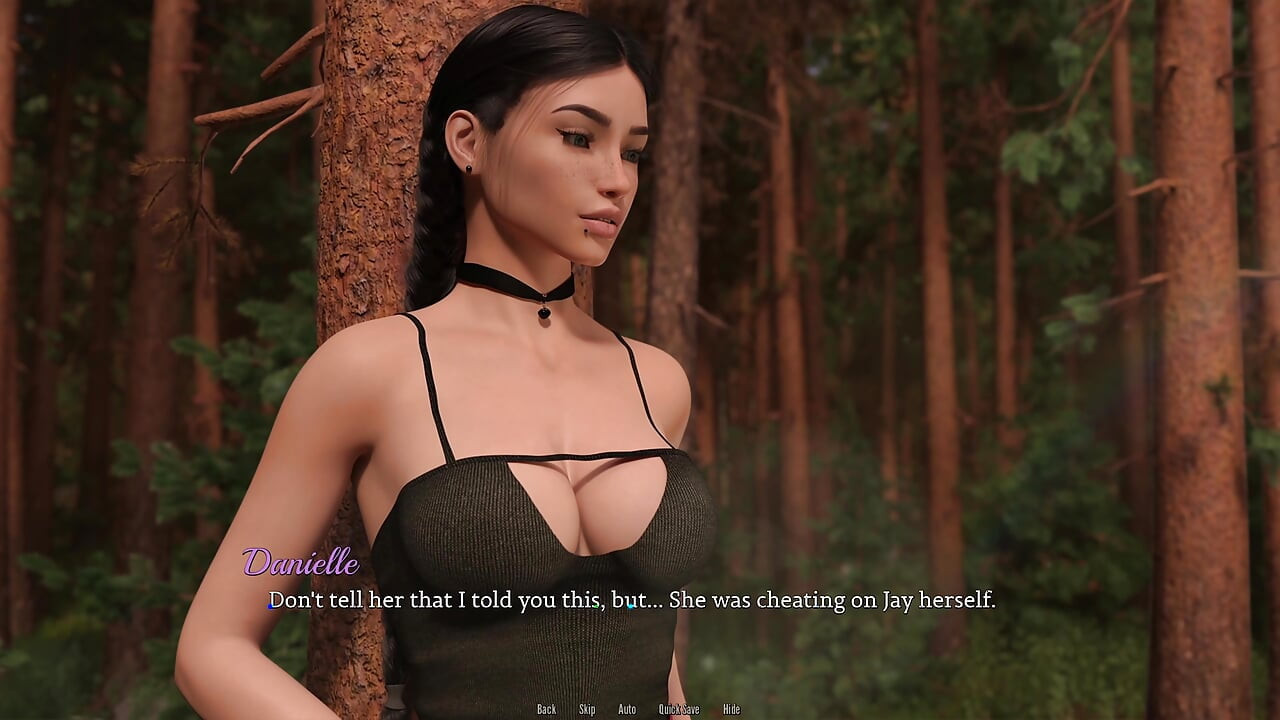Click the Back option in the quick menu
The width and height of the screenshot is (1280, 720).
pos(546,708)
